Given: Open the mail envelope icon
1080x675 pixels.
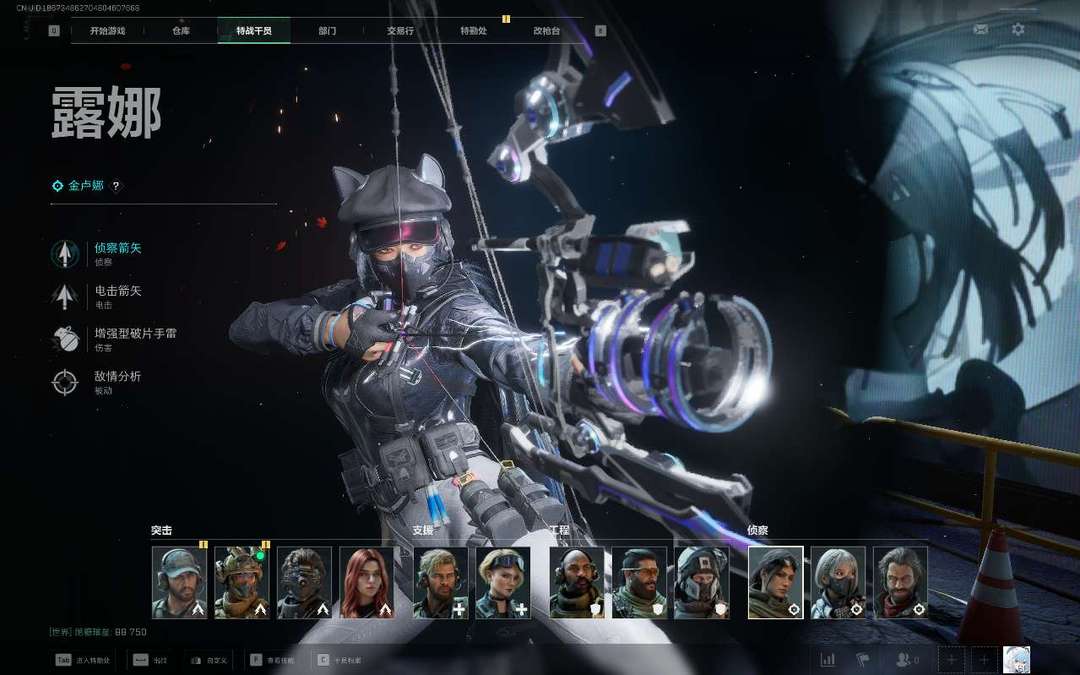Looking at the screenshot, I should click(x=980, y=30).
